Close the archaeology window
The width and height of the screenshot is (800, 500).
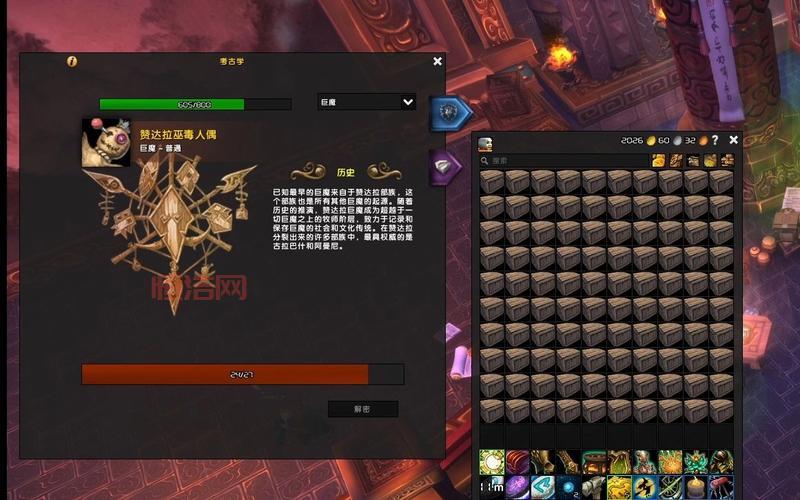point(437,61)
